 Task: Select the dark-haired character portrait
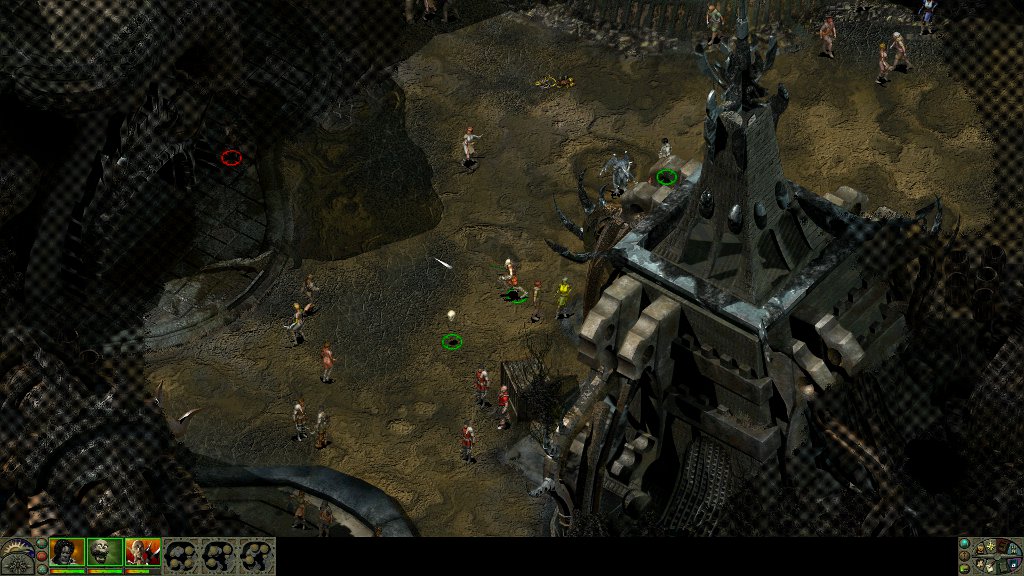(x=67, y=552)
